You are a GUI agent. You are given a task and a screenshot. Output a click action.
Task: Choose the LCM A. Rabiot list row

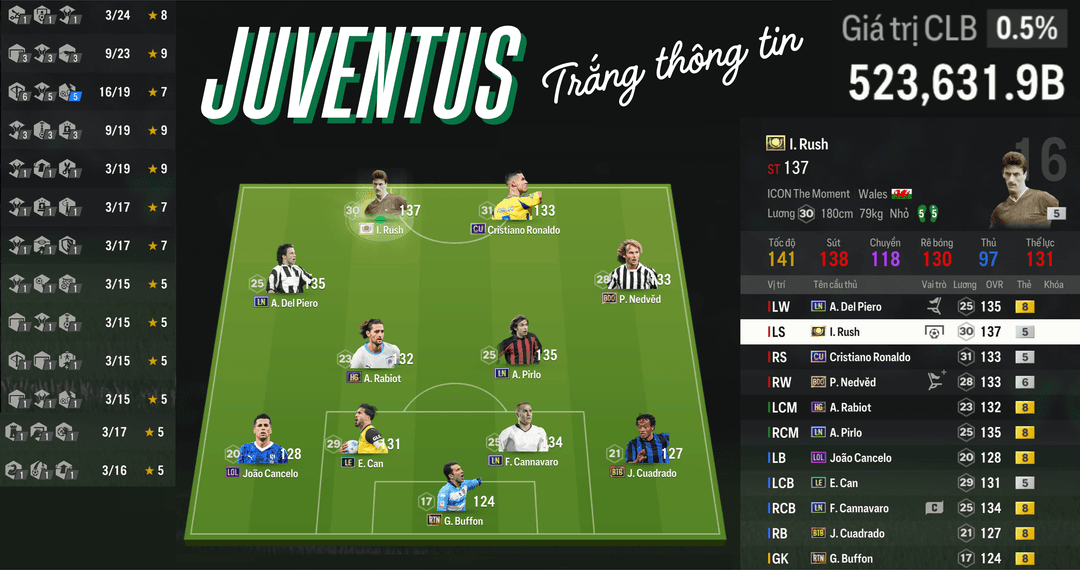pos(909,407)
